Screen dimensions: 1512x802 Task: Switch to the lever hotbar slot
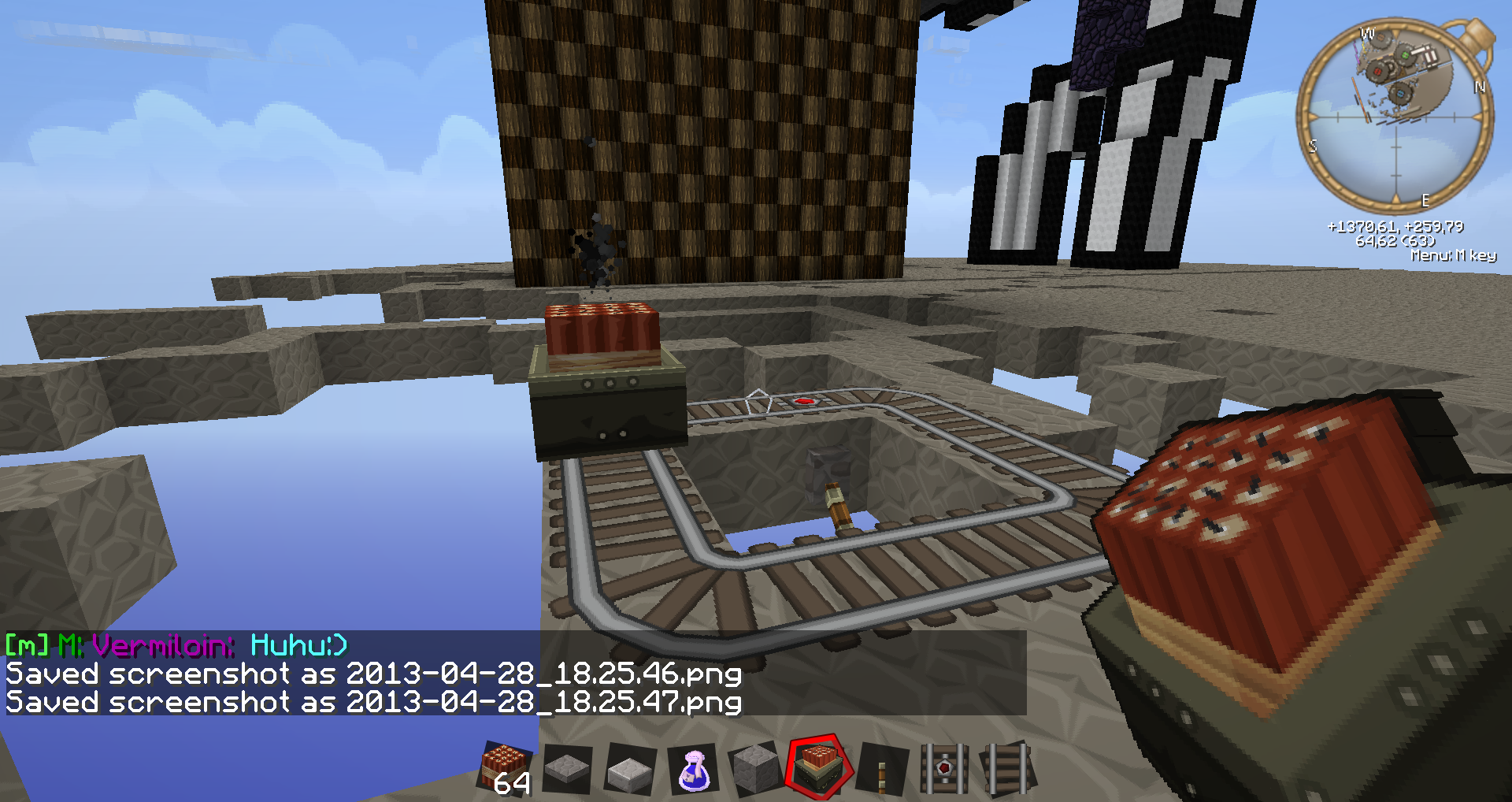(882, 768)
